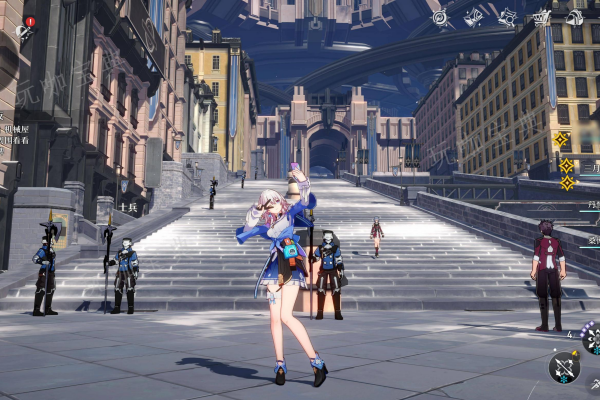Image resolution: width=600 pixels, height=400 pixels.
Task: Activate the crossed-arrows technique button
Action: coord(564,367)
